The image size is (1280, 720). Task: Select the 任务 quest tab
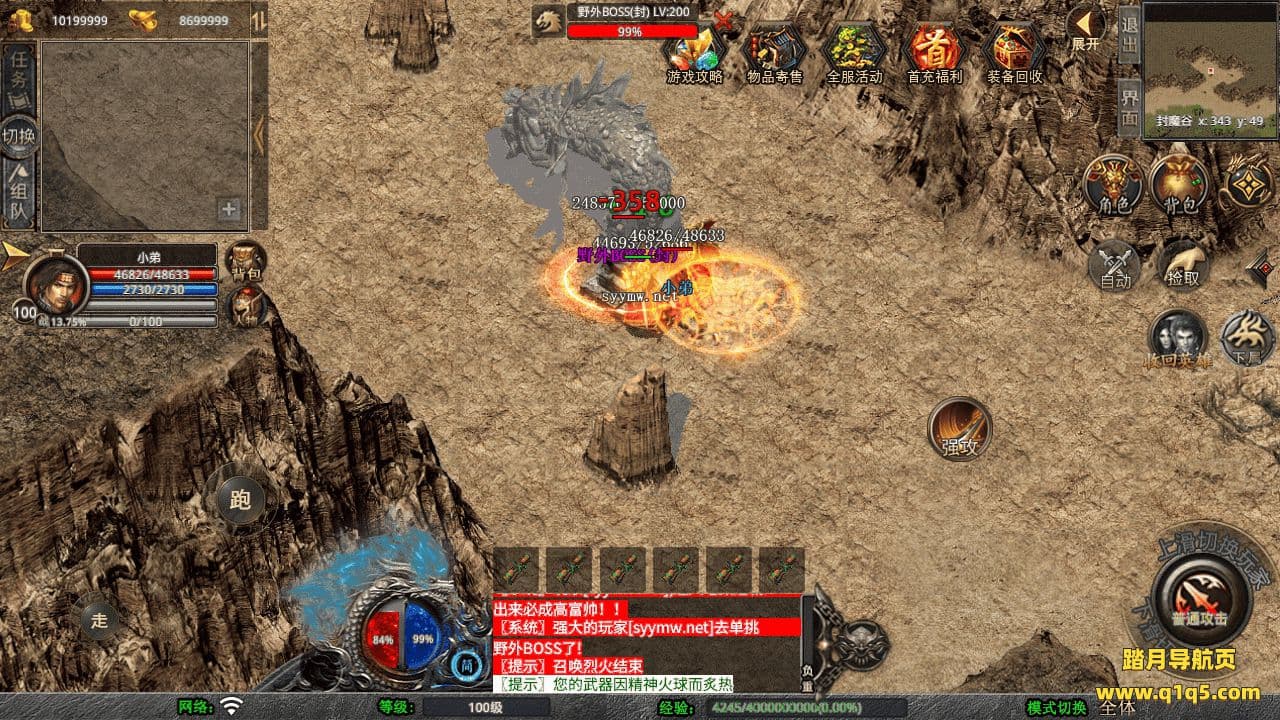[x=18, y=75]
